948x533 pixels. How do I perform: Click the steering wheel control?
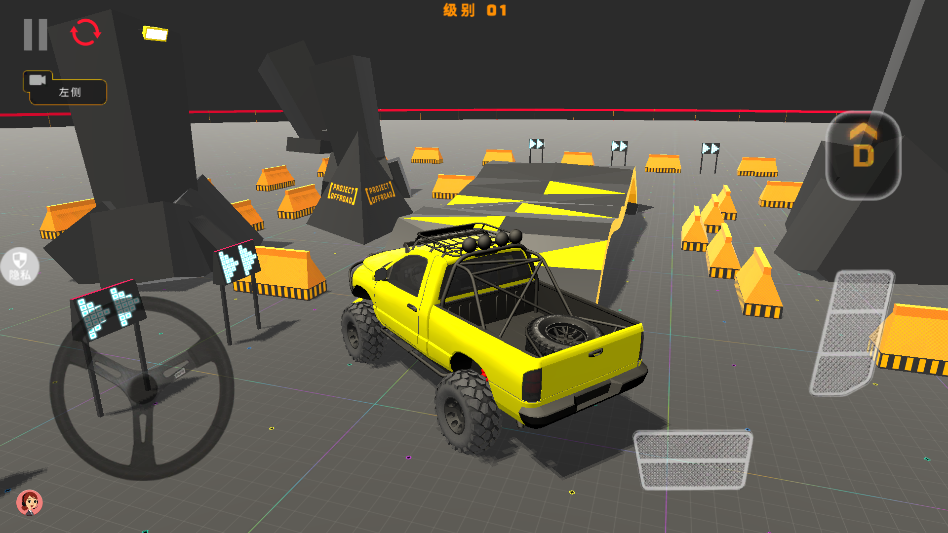pyautogui.click(x=142, y=389)
